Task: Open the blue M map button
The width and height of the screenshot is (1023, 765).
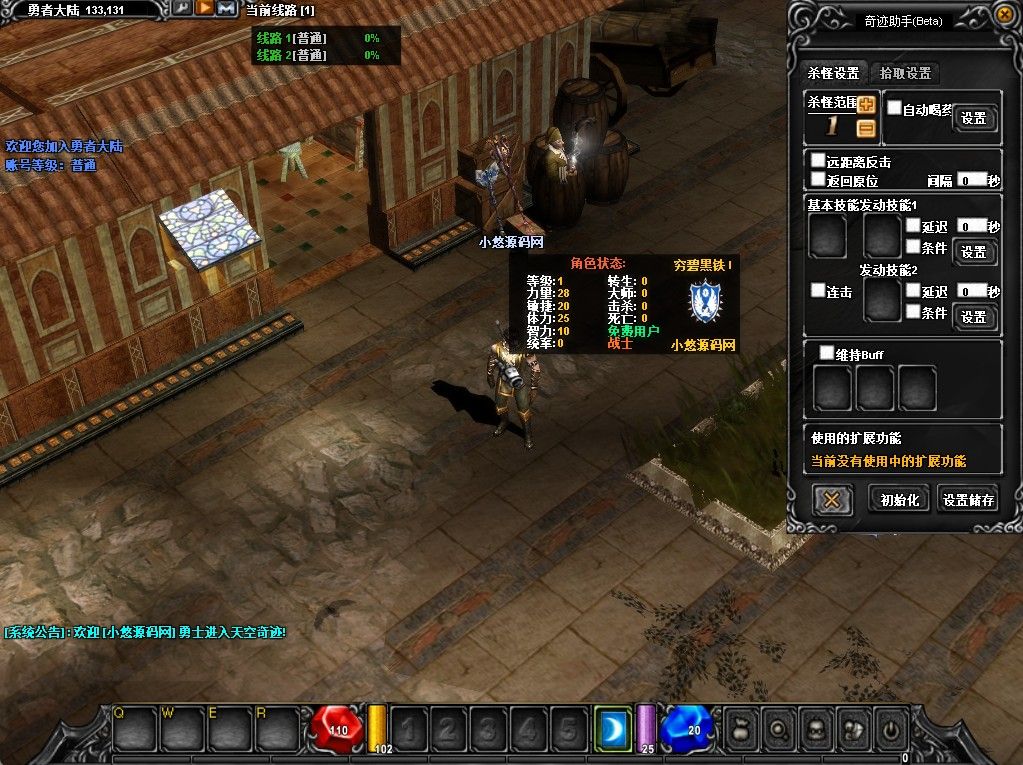Action: pyautogui.click(x=227, y=8)
